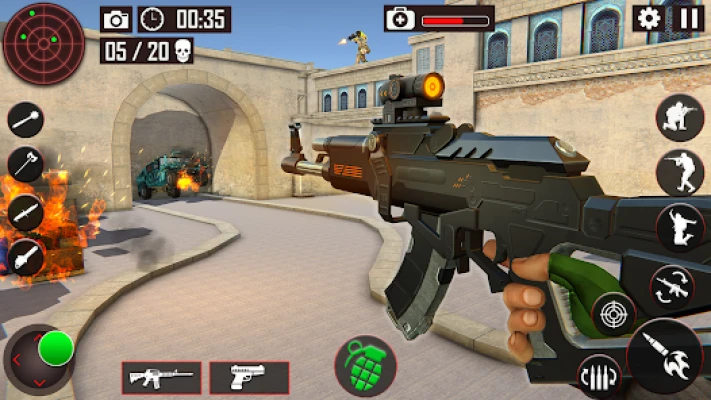711x400 pixels.
Task: Throw a grenade
Action: click(365, 365)
